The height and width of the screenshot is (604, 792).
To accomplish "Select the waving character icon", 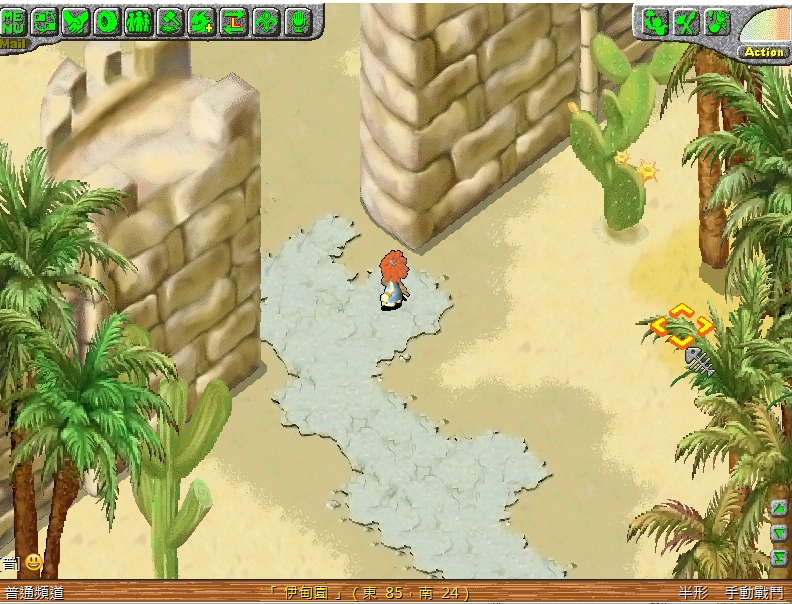I will [x=654, y=21].
